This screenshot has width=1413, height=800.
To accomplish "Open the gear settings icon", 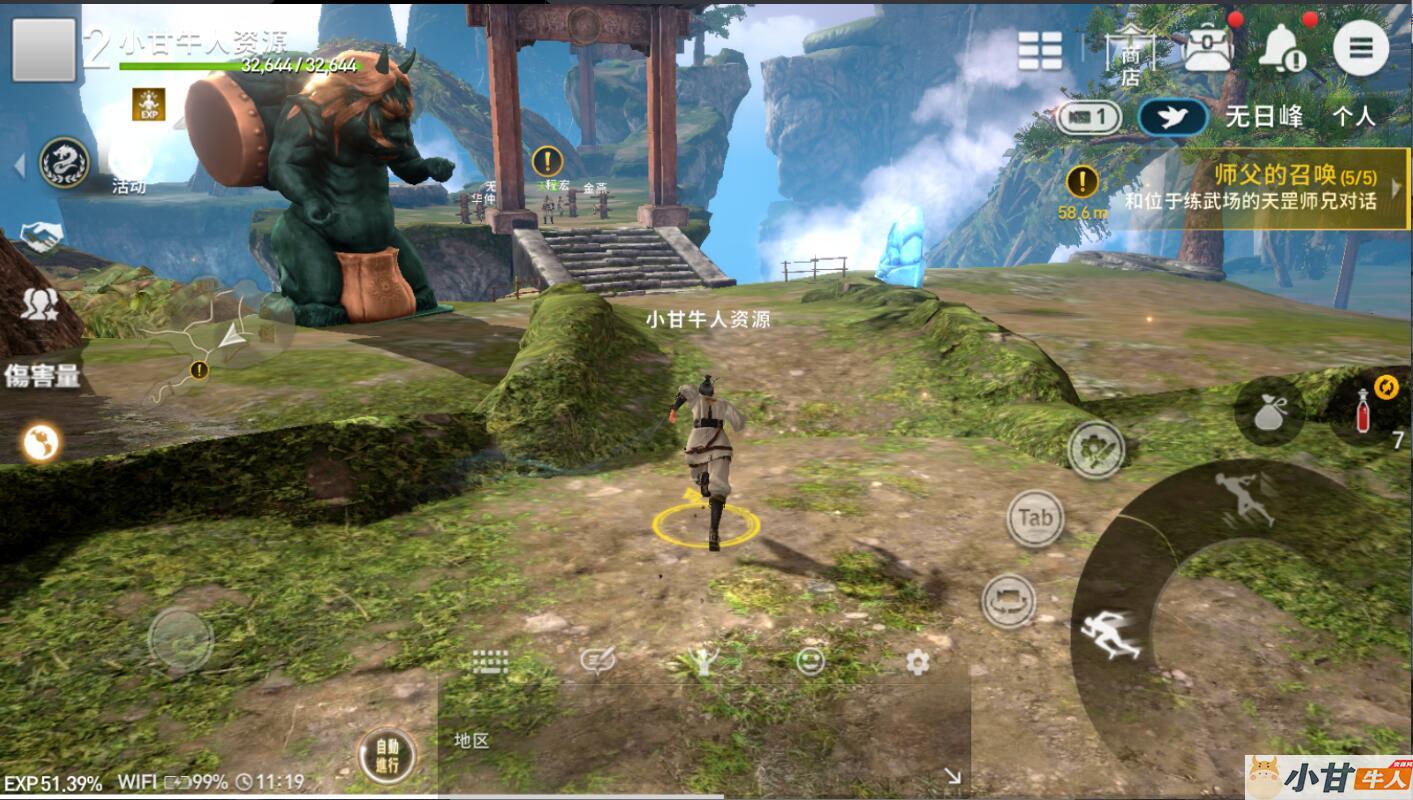I will [917, 661].
